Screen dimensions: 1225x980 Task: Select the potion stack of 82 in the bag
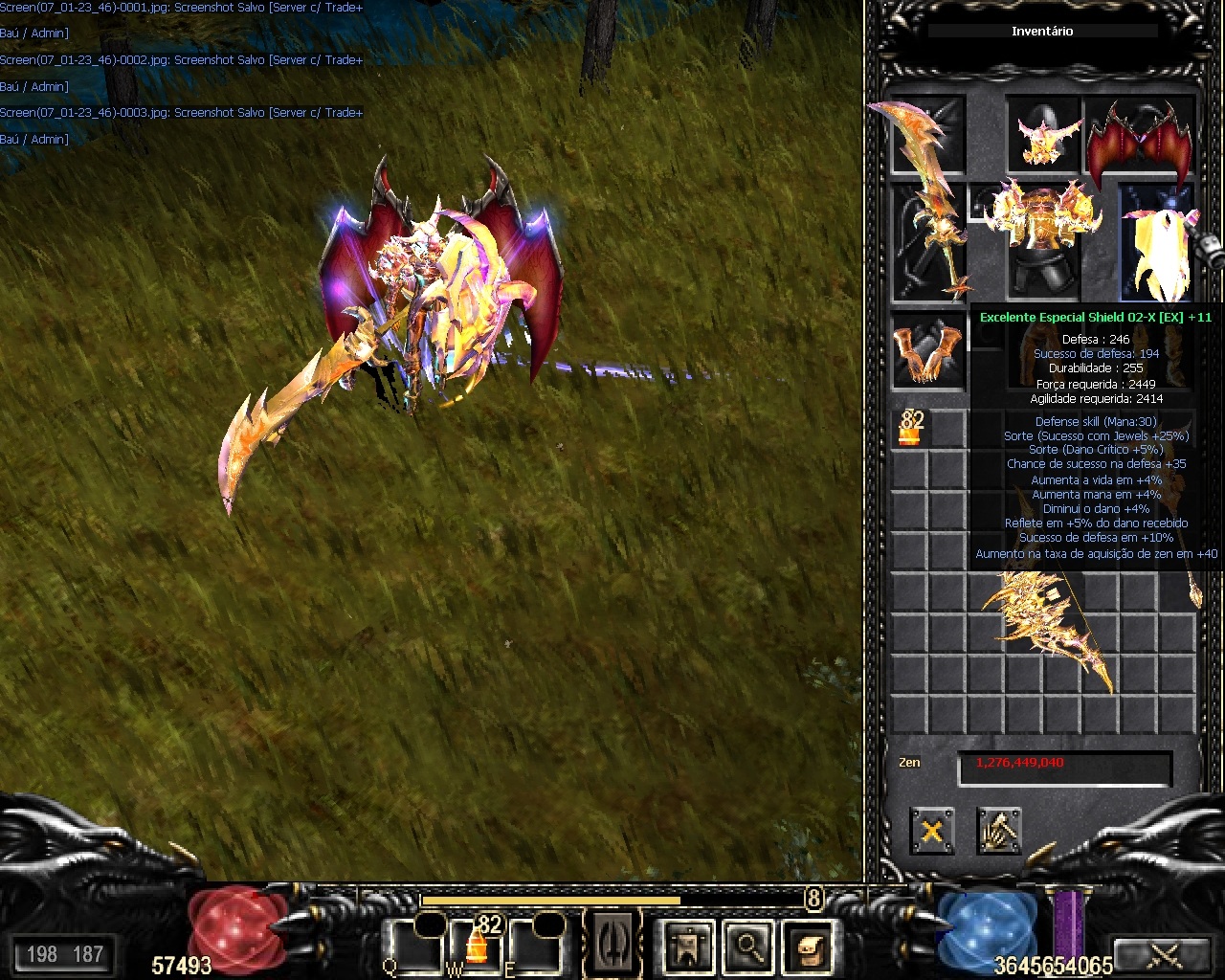(x=910, y=428)
